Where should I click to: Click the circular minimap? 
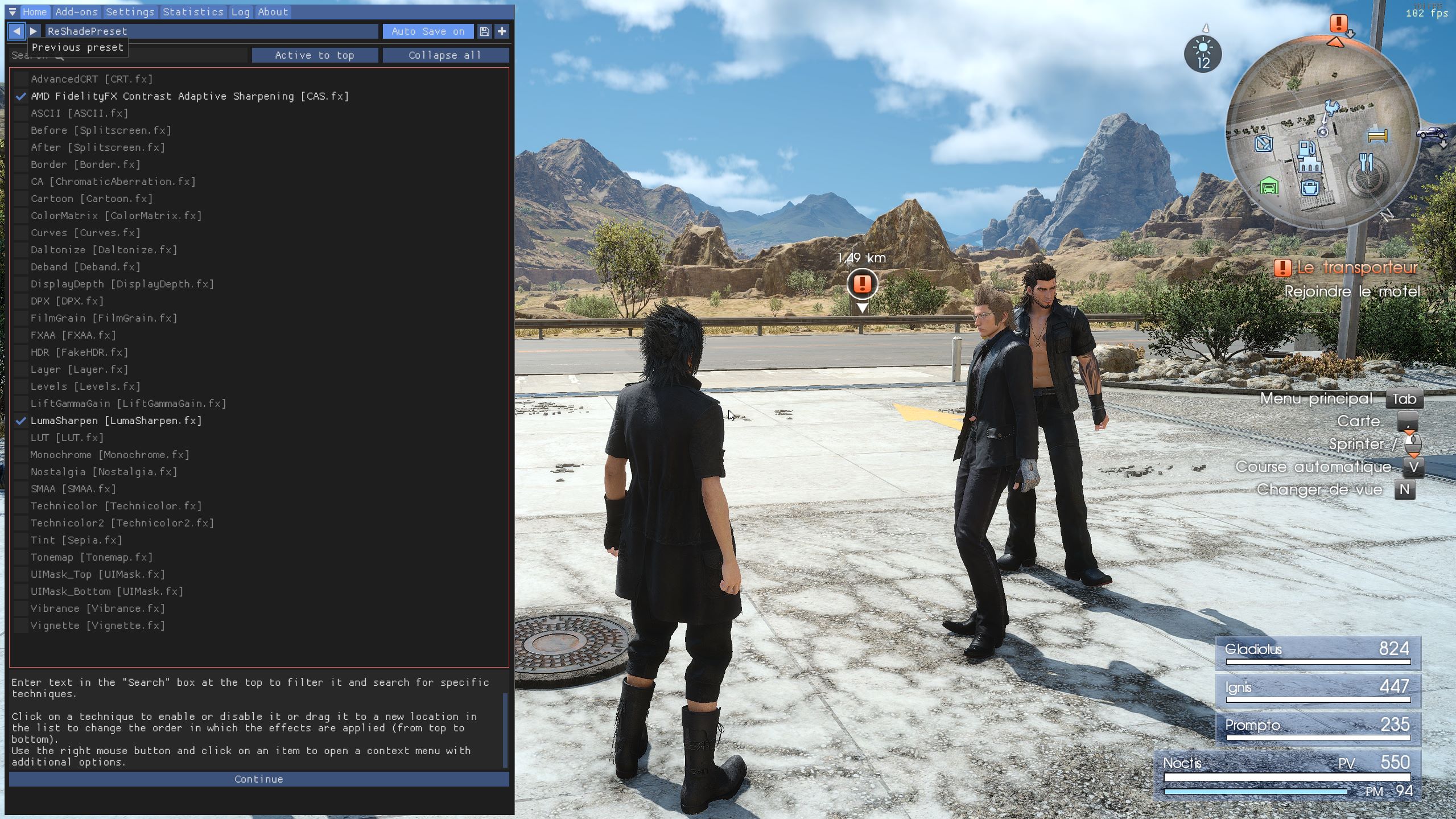pyautogui.click(x=1321, y=134)
